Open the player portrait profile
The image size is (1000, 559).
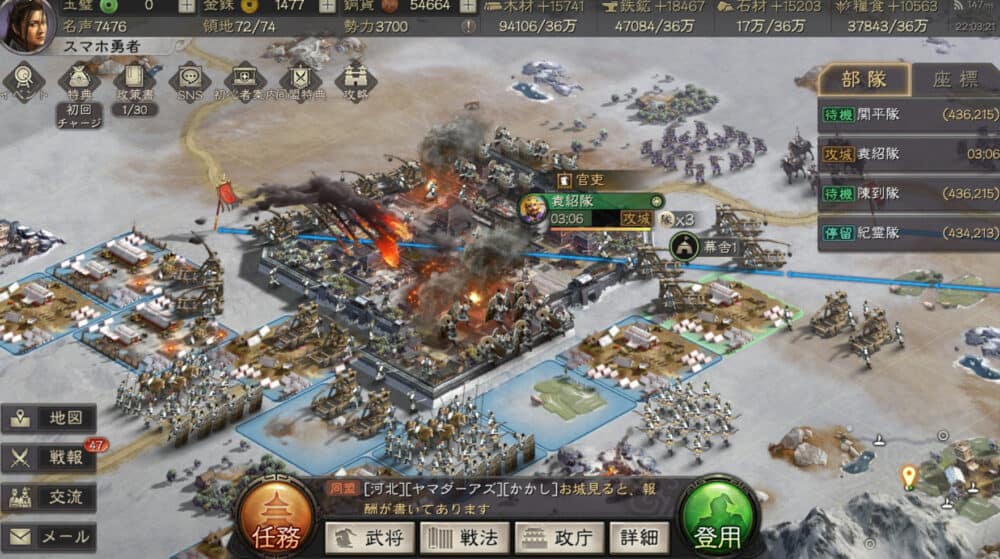27,26
